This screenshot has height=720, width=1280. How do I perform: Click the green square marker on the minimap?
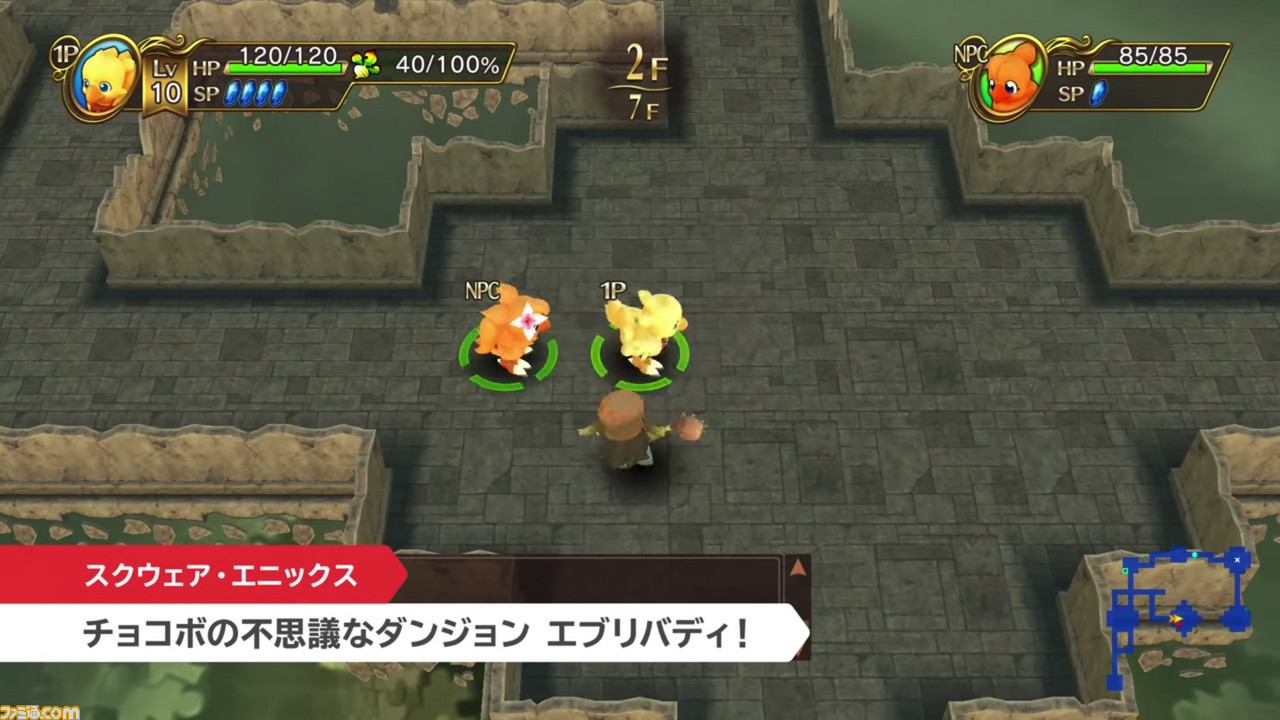pyautogui.click(x=1125, y=570)
